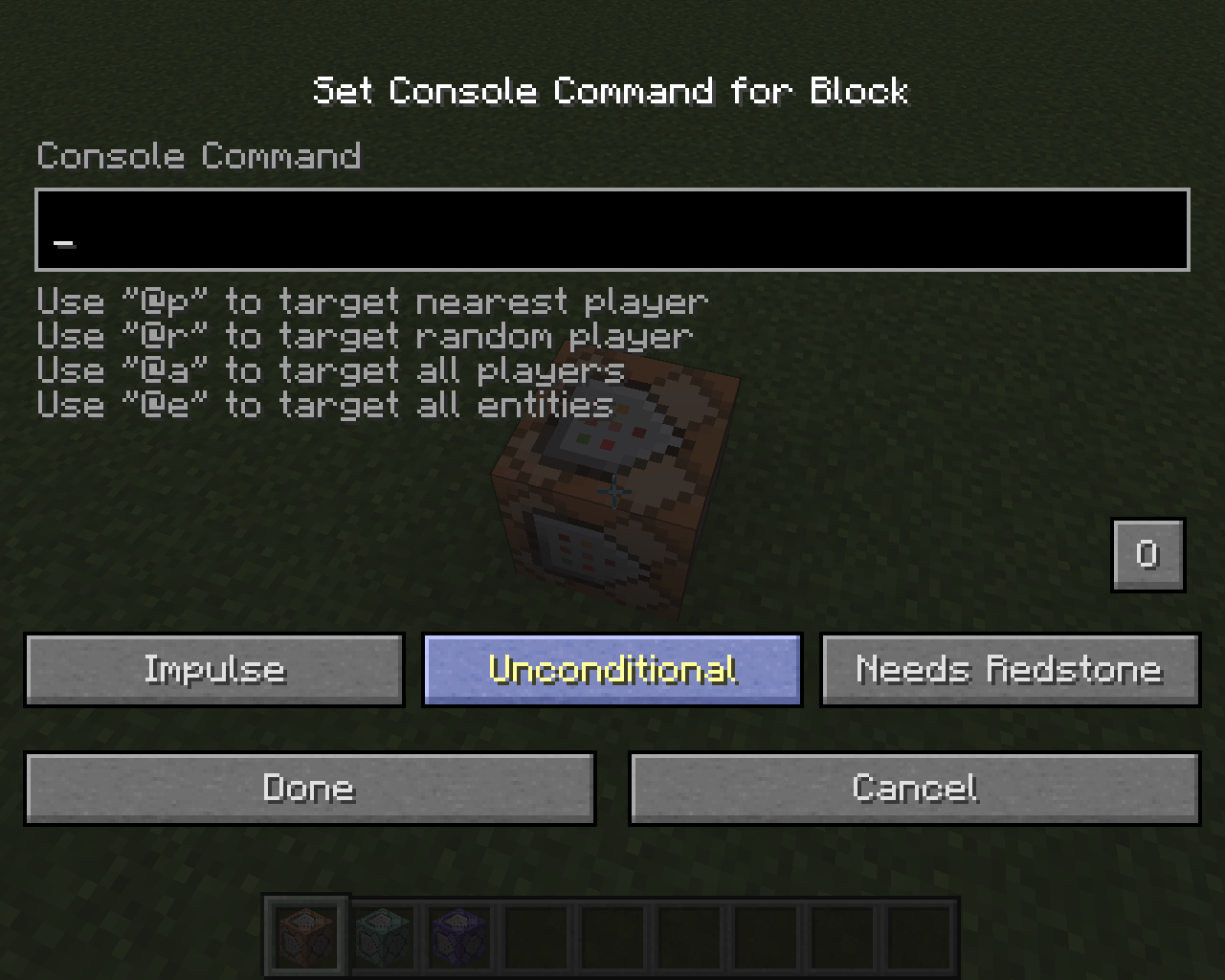This screenshot has width=1225, height=980.
Task: Click the 'Set Console Command for Block' title
Action: click(612, 91)
